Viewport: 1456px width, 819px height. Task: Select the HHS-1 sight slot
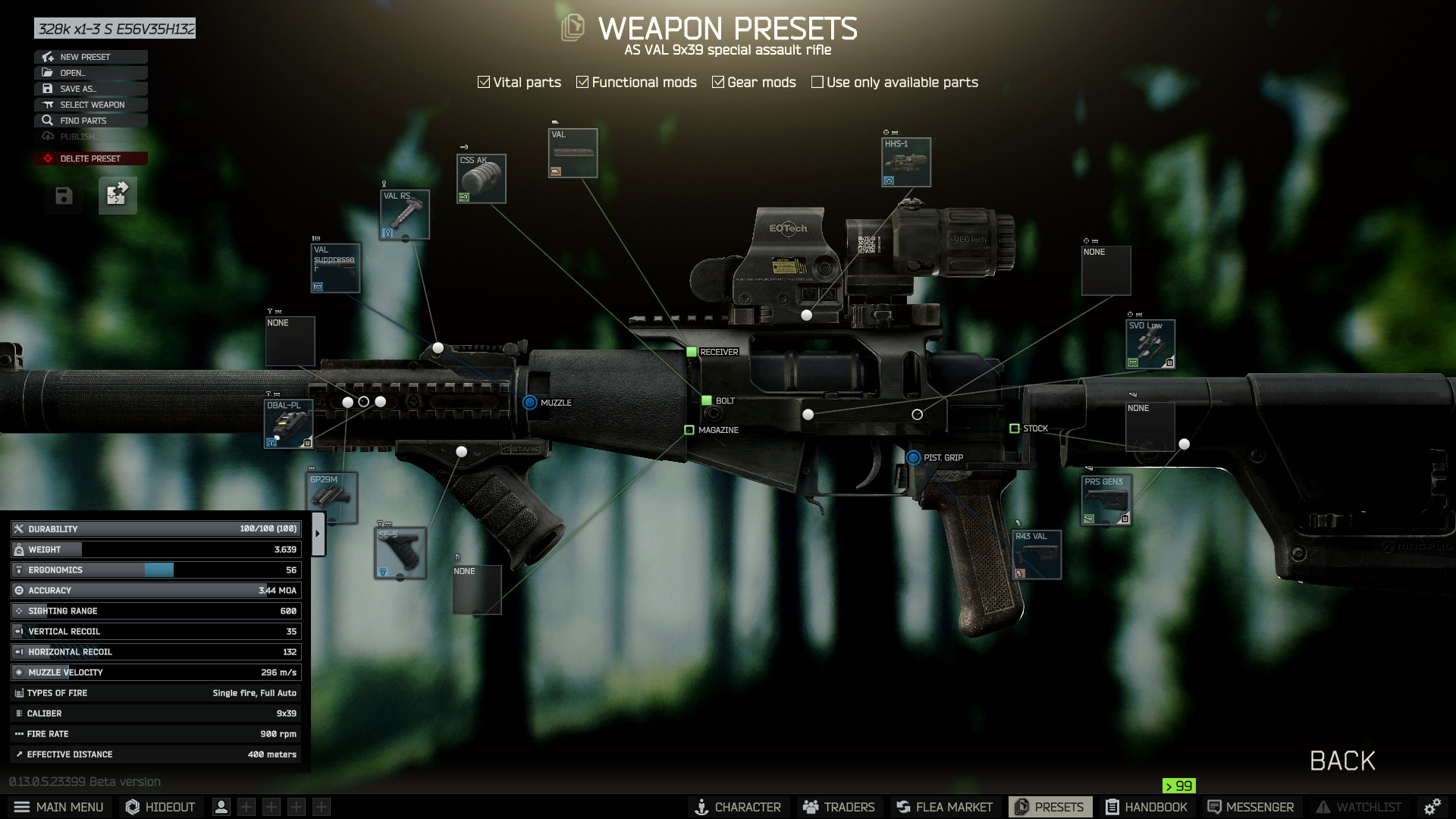tap(905, 162)
